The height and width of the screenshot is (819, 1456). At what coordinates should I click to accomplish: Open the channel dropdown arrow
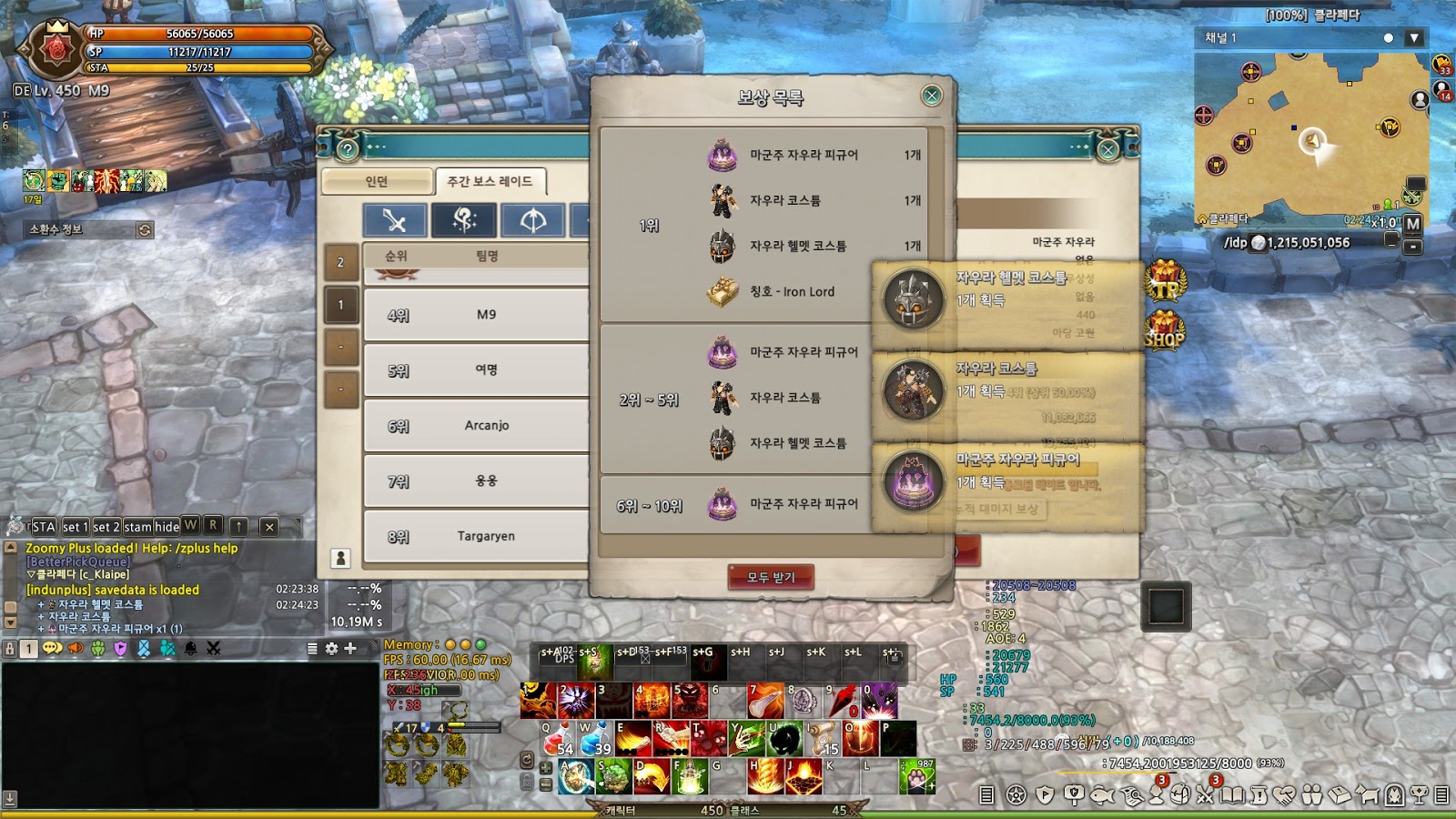[x=1413, y=38]
